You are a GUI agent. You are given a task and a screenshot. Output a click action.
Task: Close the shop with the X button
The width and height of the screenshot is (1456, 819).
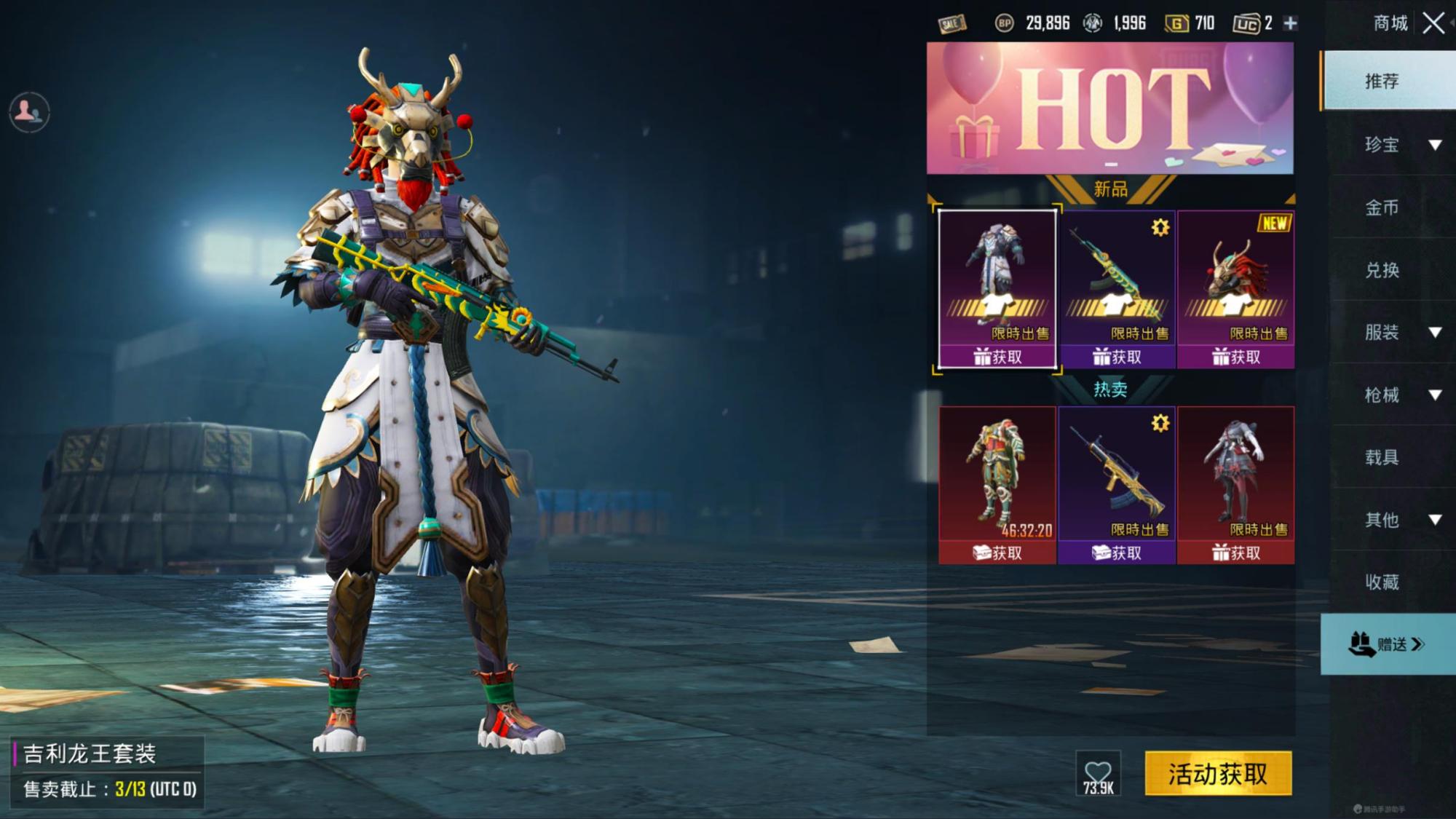(1433, 23)
